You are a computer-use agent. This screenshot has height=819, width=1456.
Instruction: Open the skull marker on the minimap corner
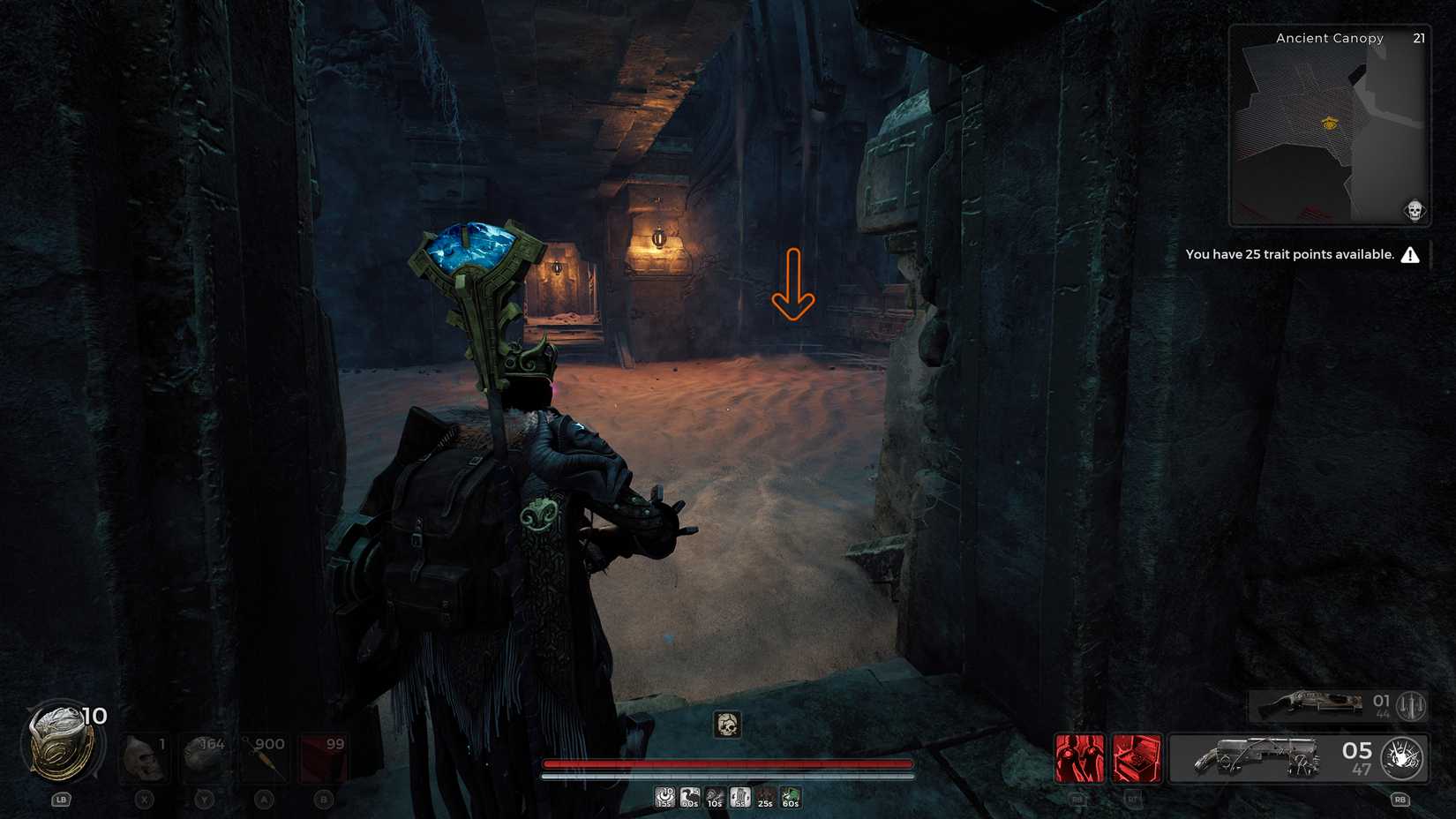[1413, 210]
